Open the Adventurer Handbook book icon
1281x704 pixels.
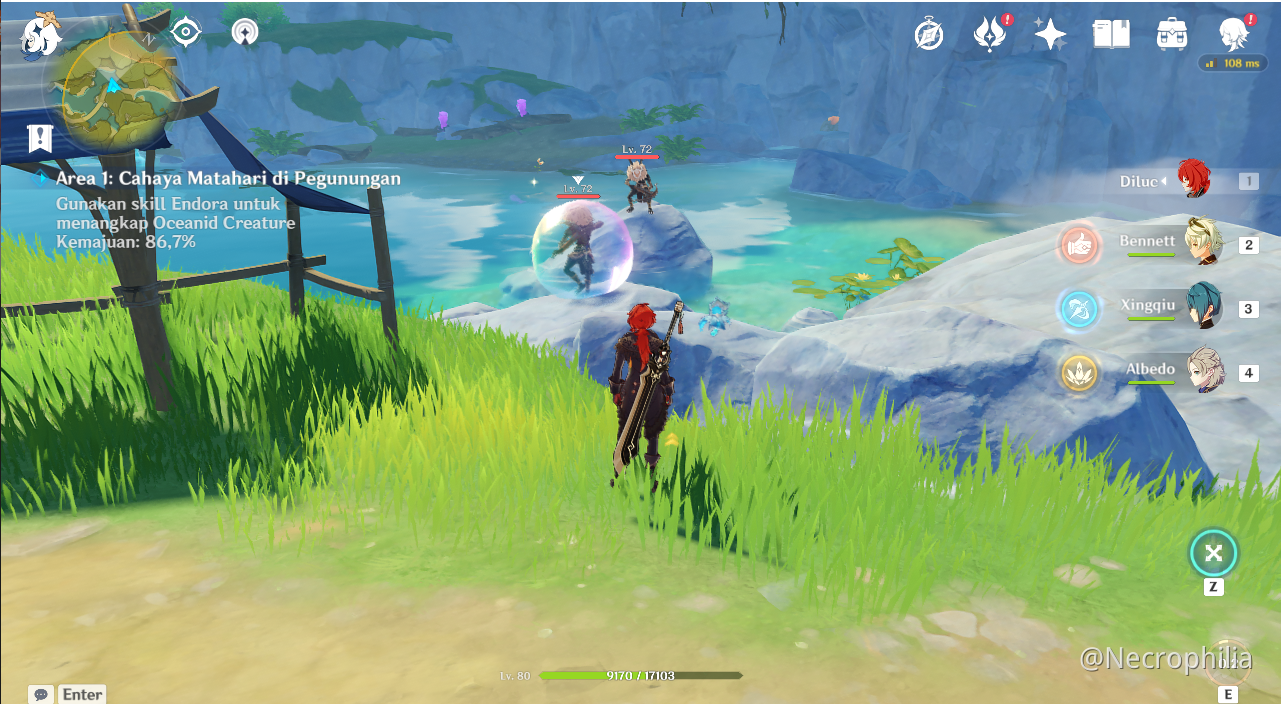pyautogui.click(x=1111, y=35)
